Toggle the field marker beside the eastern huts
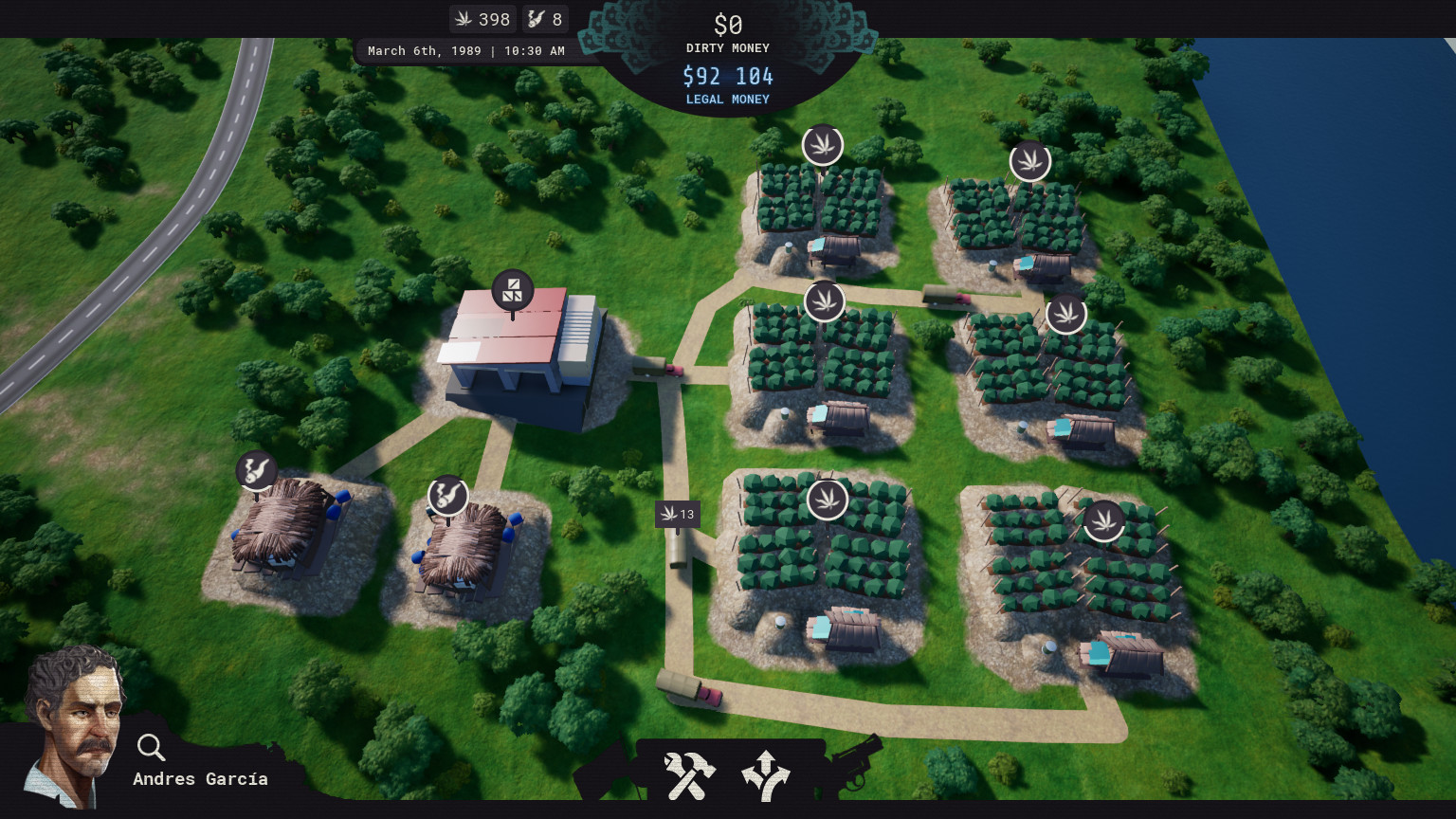Viewport: 1456px width, 819px height. click(1066, 313)
